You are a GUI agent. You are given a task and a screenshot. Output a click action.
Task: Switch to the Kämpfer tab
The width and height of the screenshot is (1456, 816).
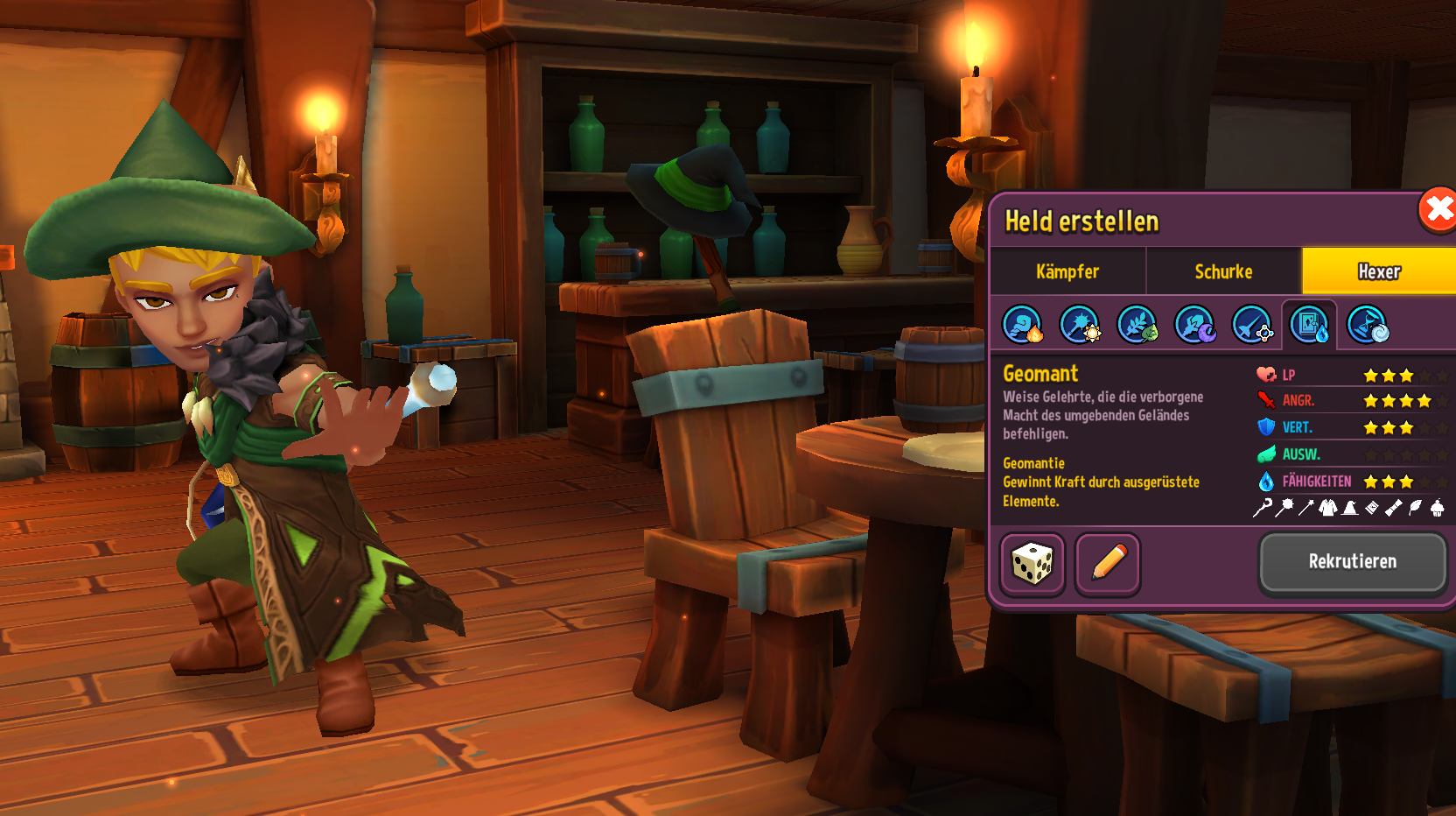[1067, 271]
